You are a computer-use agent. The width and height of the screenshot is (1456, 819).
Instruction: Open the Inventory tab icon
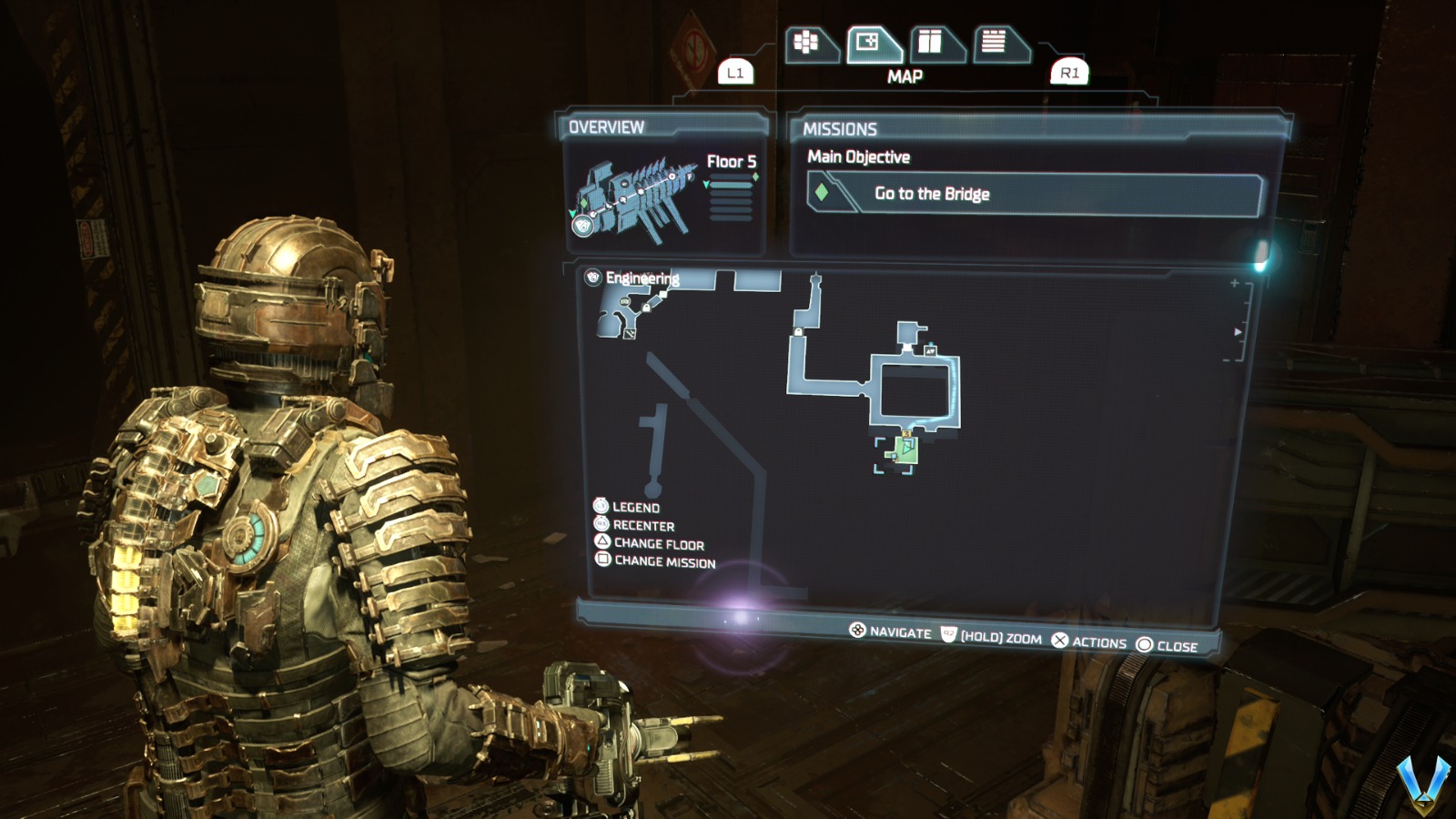tap(805, 41)
